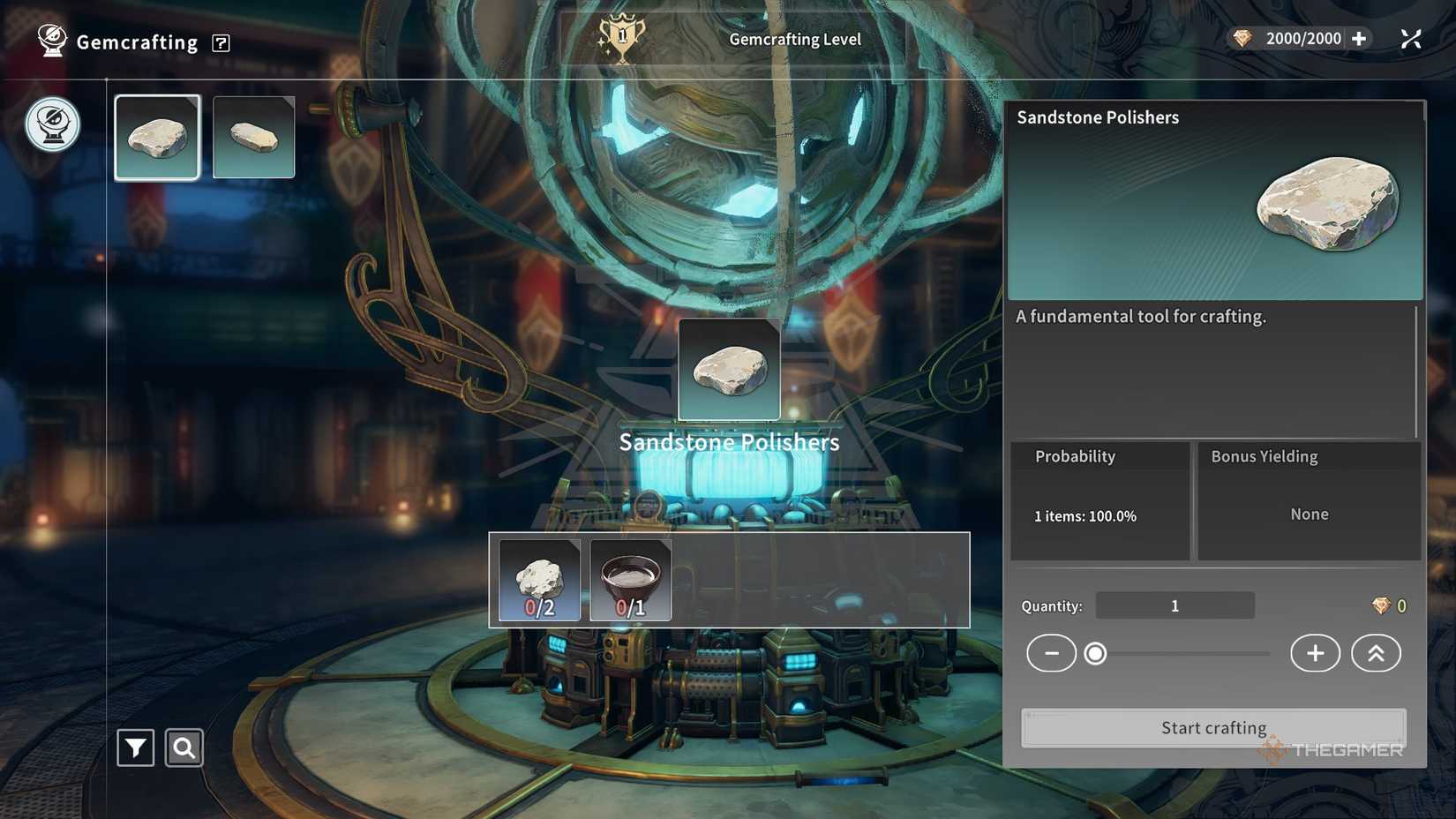The width and height of the screenshot is (1456, 819).
Task: Open the Probability panel details
Action: 1099,500
